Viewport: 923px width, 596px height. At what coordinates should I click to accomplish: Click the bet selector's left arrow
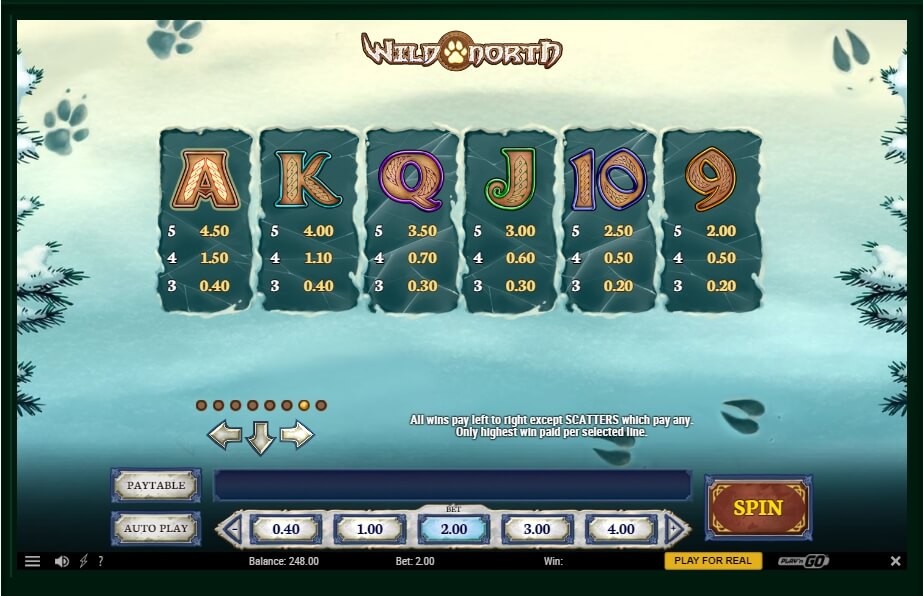tap(229, 529)
